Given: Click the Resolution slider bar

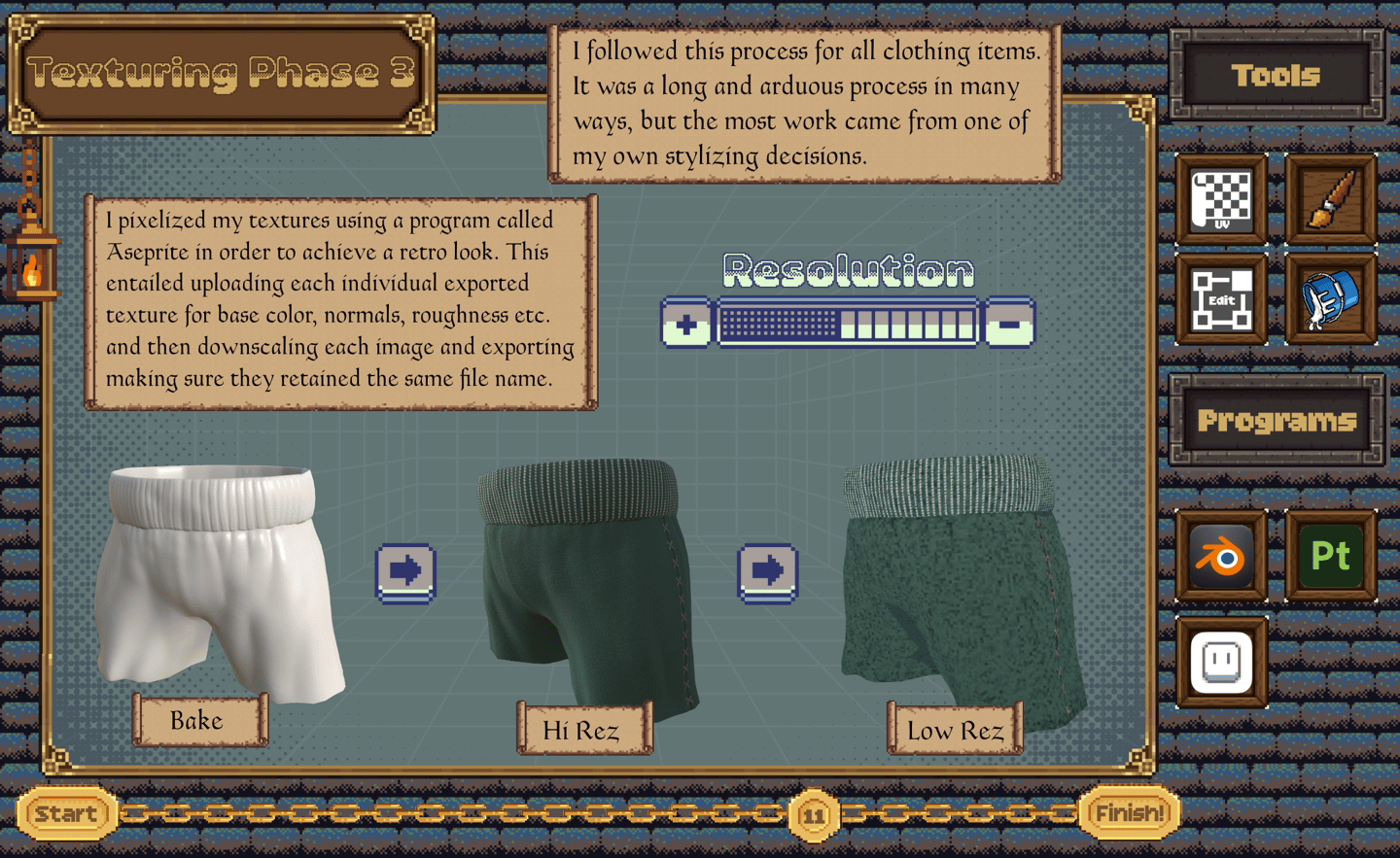Looking at the screenshot, I should click(847, 324).
